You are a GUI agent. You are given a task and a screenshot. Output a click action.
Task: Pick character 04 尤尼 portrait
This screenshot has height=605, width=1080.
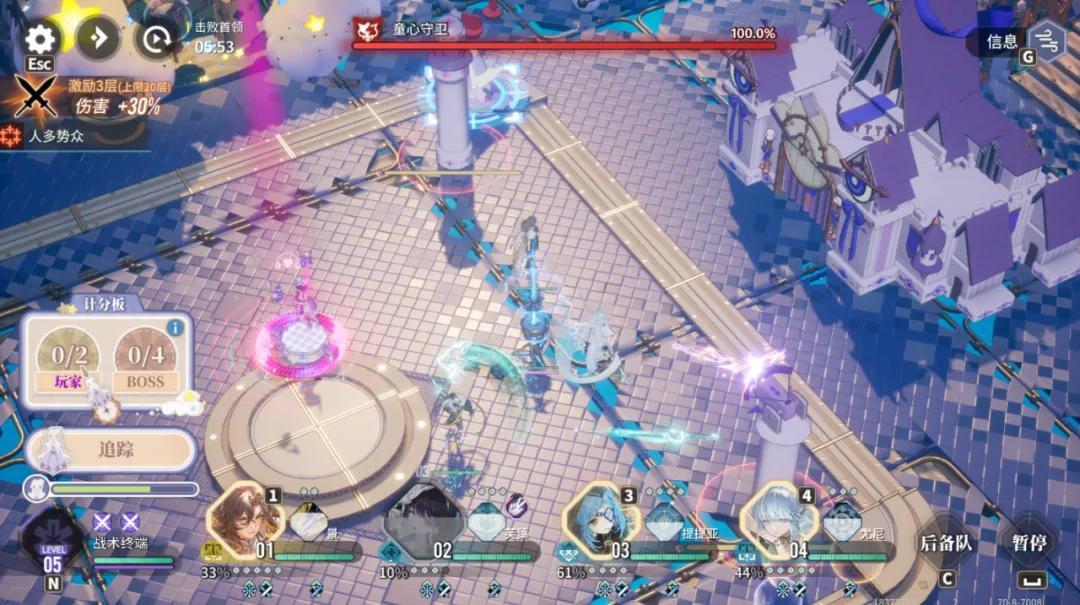tap(776, 523)
